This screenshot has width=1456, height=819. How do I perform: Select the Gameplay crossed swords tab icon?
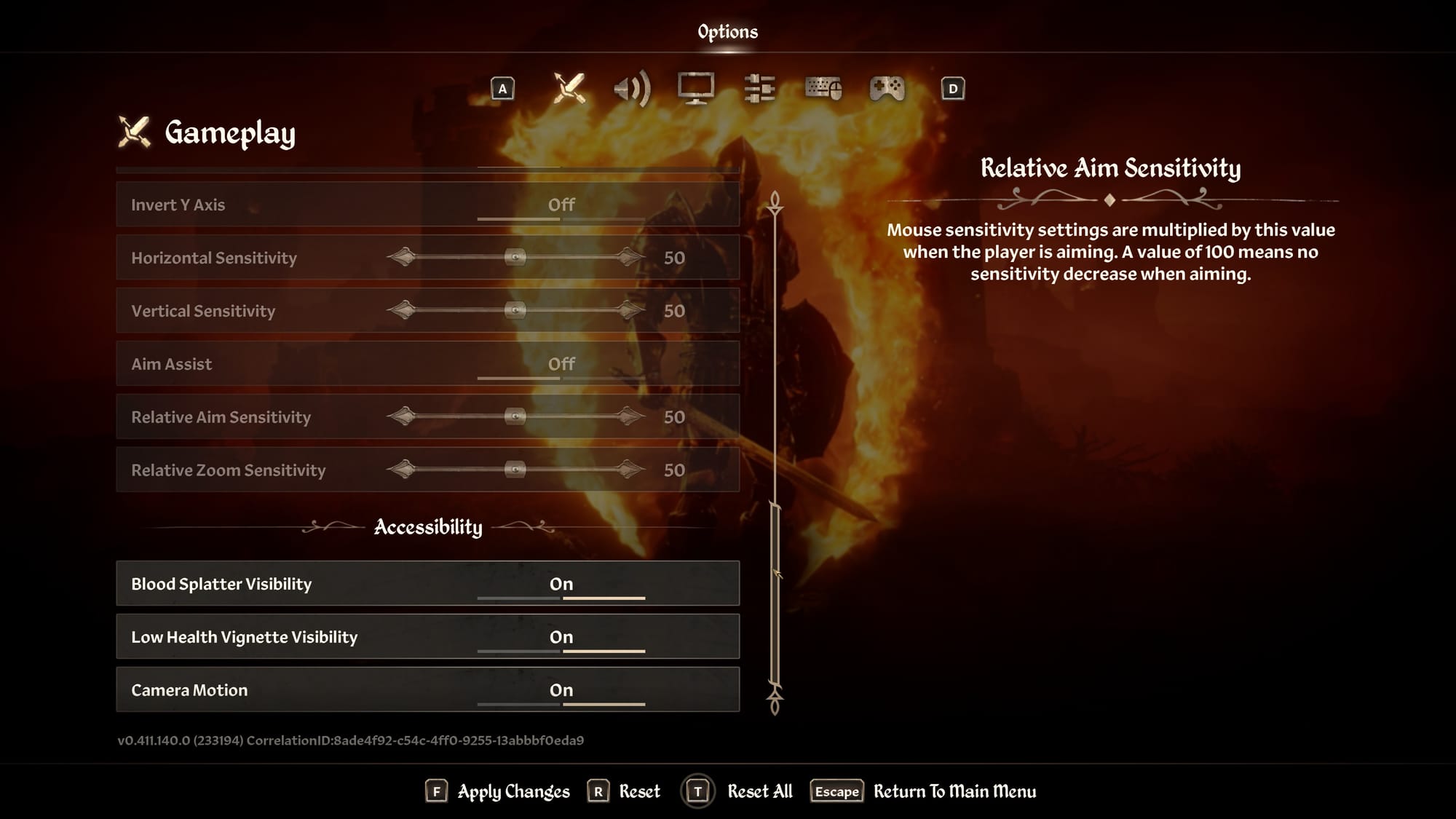pyautogui.click(x=569, y=87)
